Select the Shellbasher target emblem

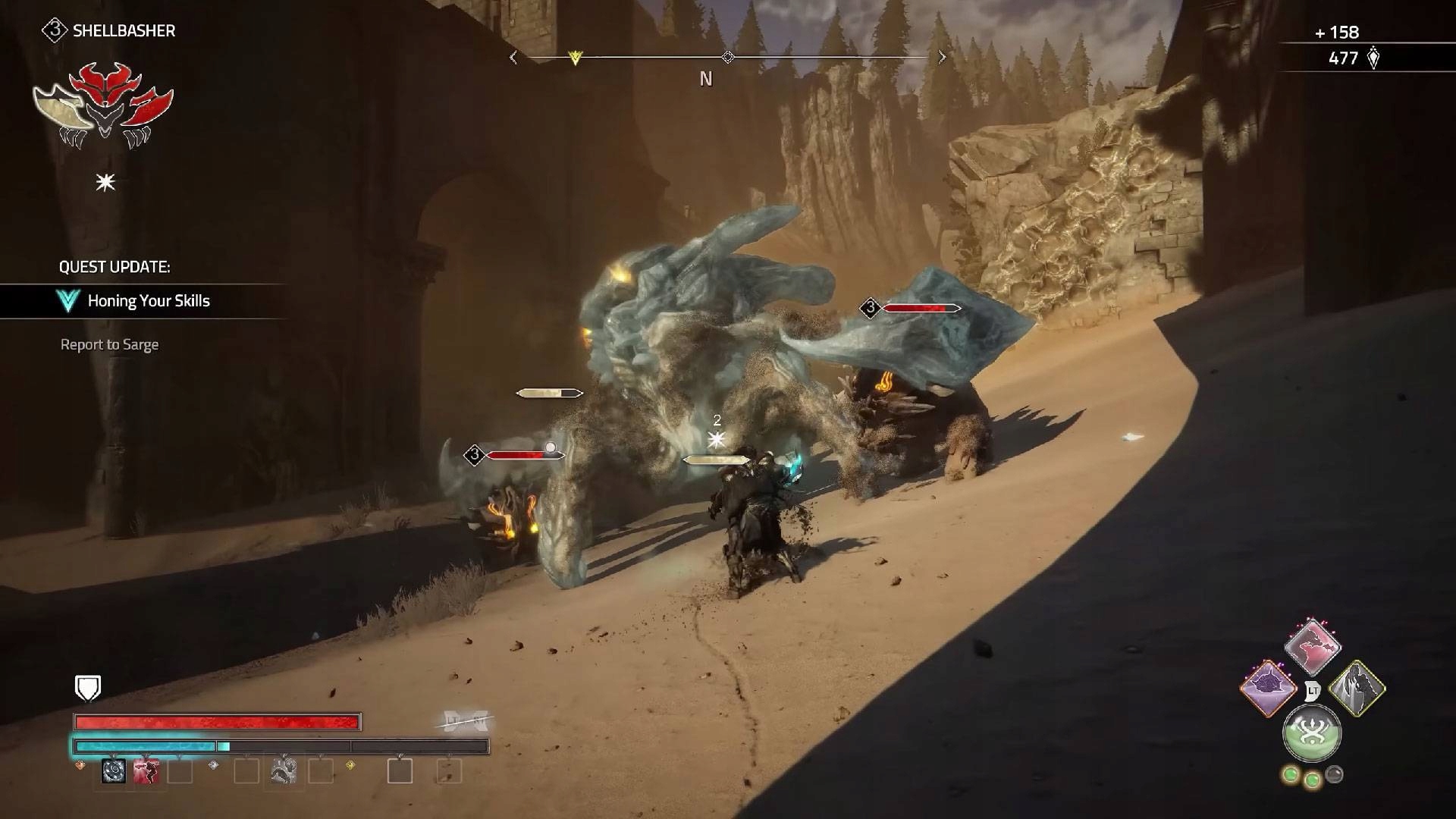[104, 106]
